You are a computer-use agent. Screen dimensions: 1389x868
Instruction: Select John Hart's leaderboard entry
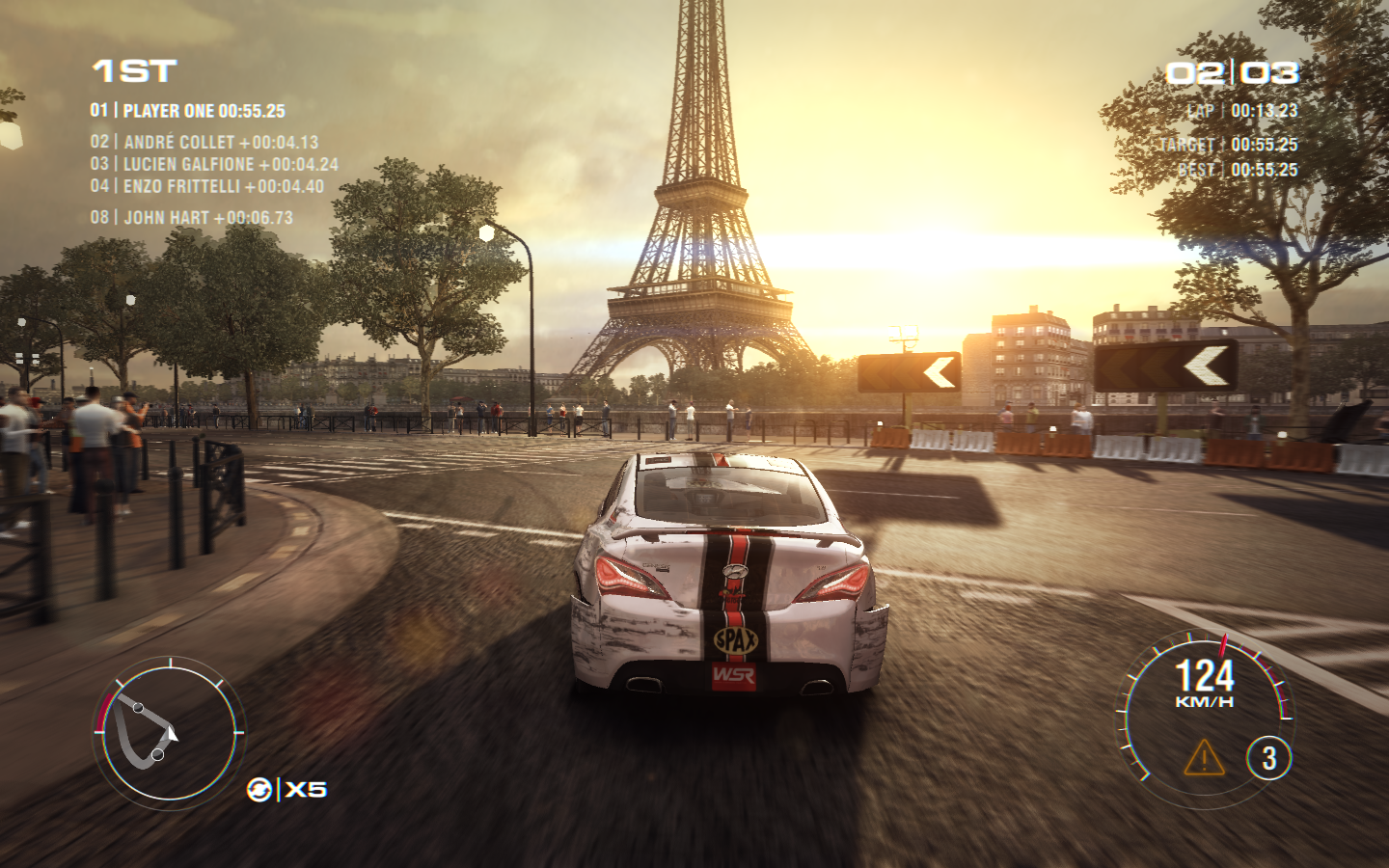coord(192,218)
